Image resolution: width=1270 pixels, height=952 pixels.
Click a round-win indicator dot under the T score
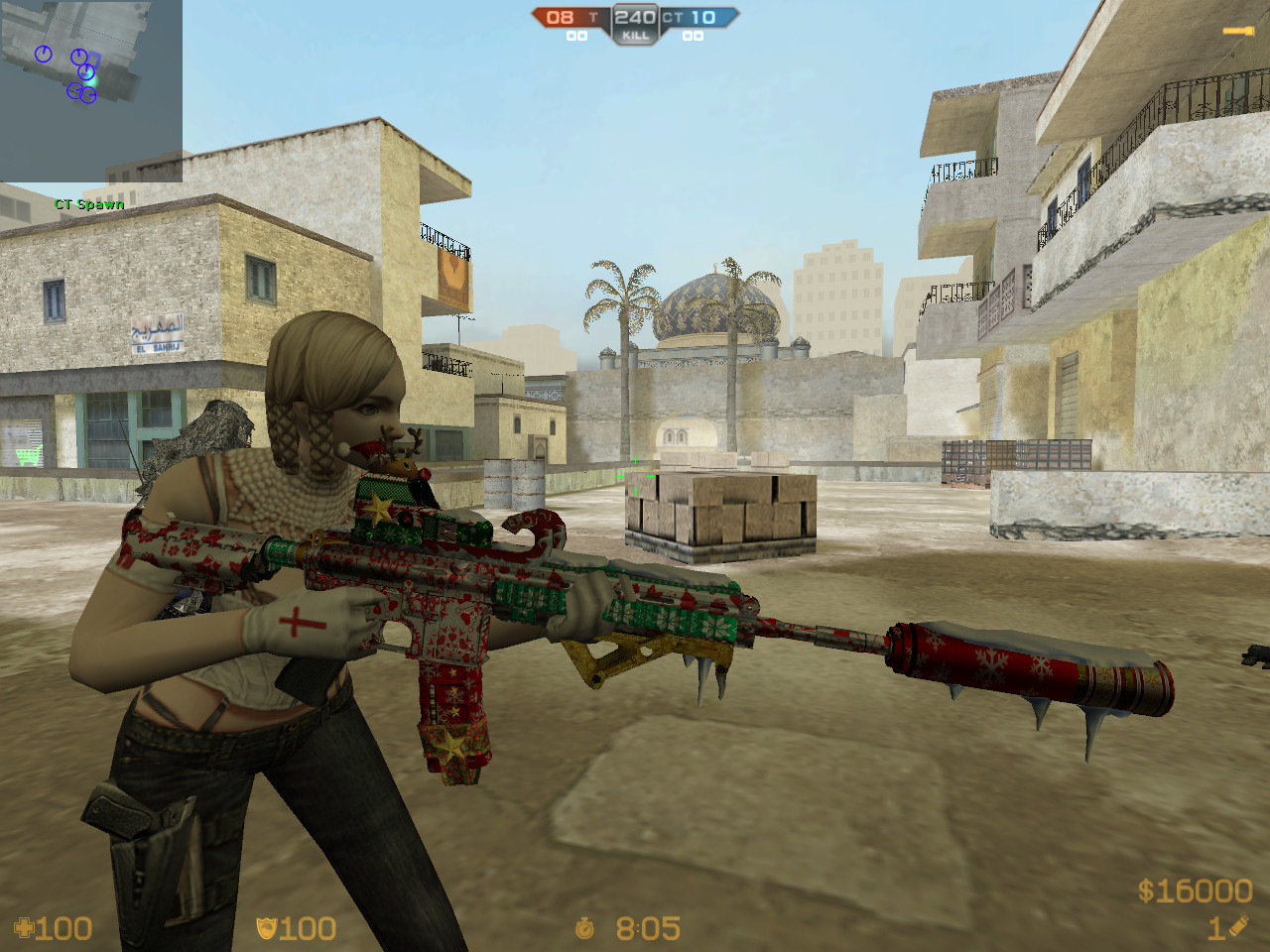point(573,38)
